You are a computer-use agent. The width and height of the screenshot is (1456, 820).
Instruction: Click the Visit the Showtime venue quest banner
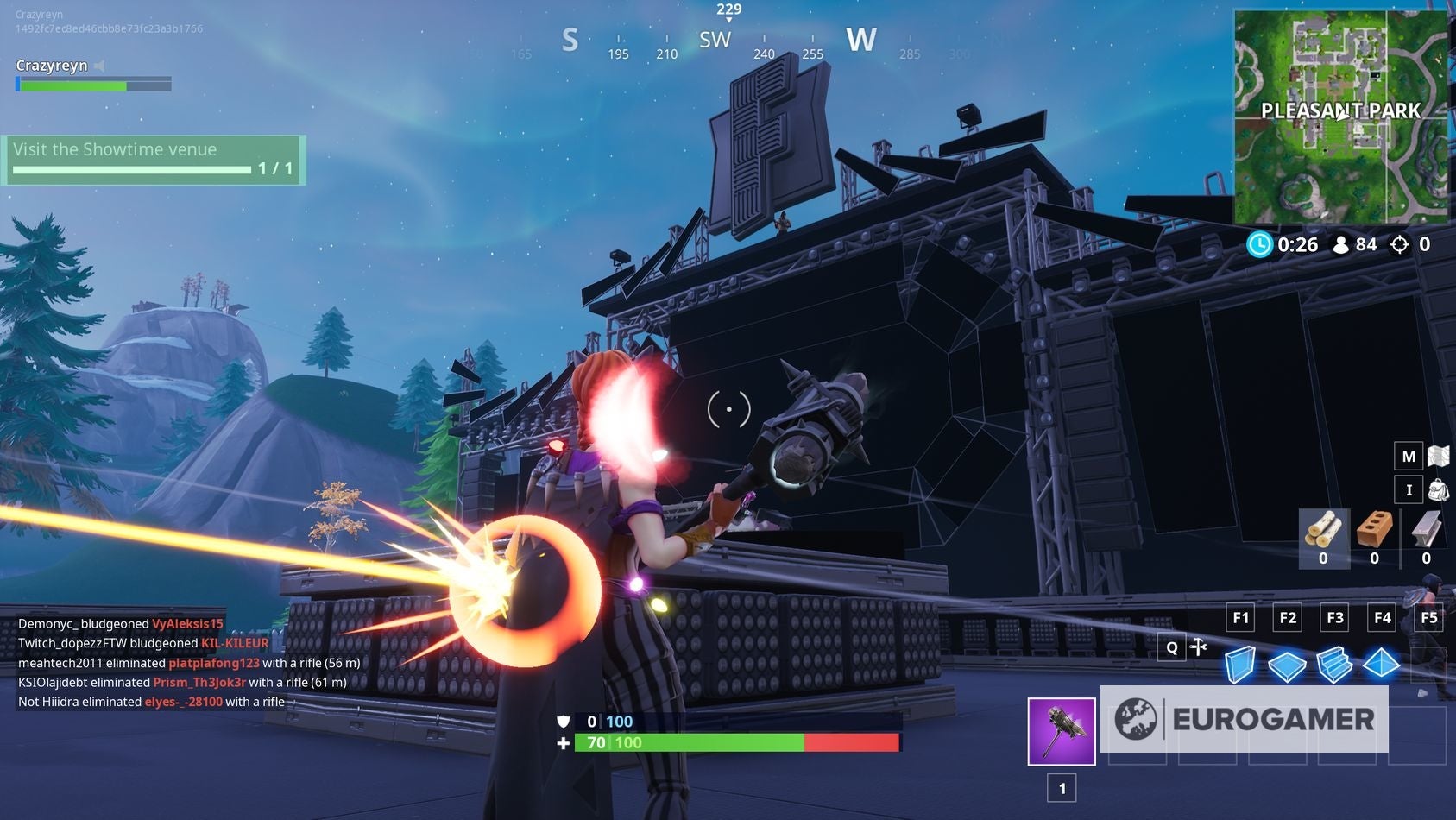[155, 157]
